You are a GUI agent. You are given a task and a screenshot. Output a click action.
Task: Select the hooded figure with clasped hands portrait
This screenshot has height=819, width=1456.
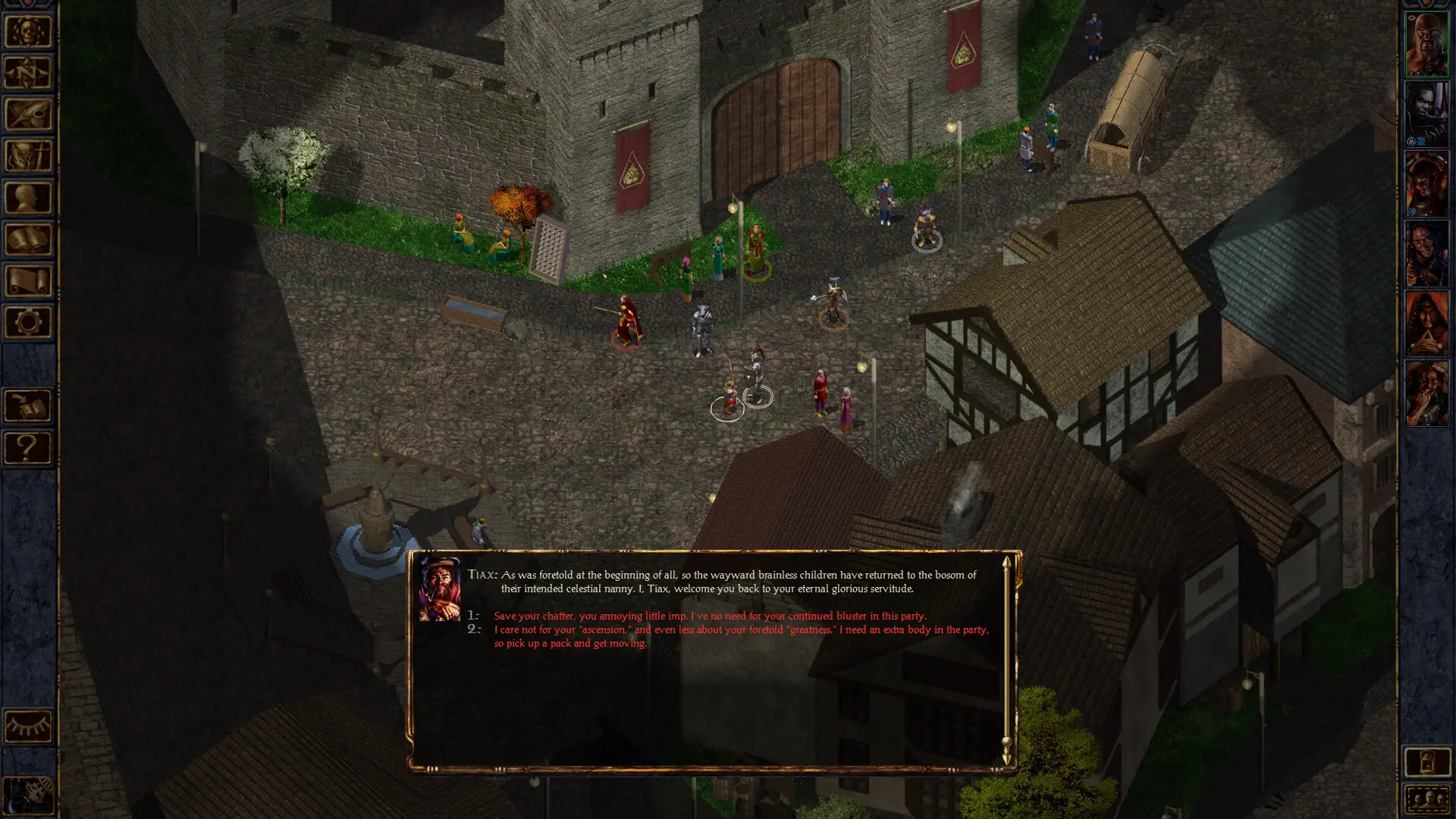pos(1426,324)
